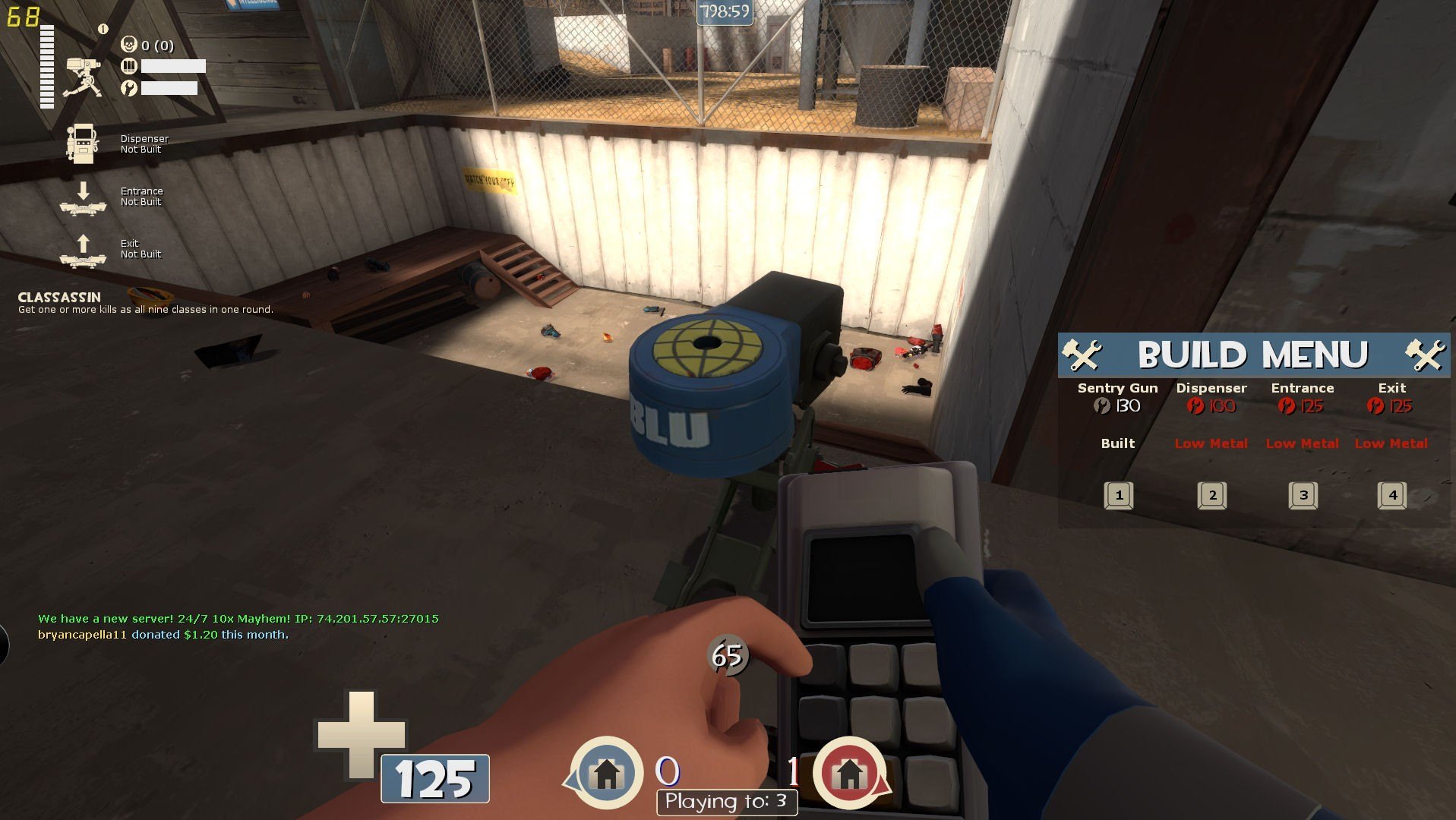Select Sentry Gun in the build menu
Image resolution: width=1456 pixels, height=820 pixels.
pos(1118,495)
